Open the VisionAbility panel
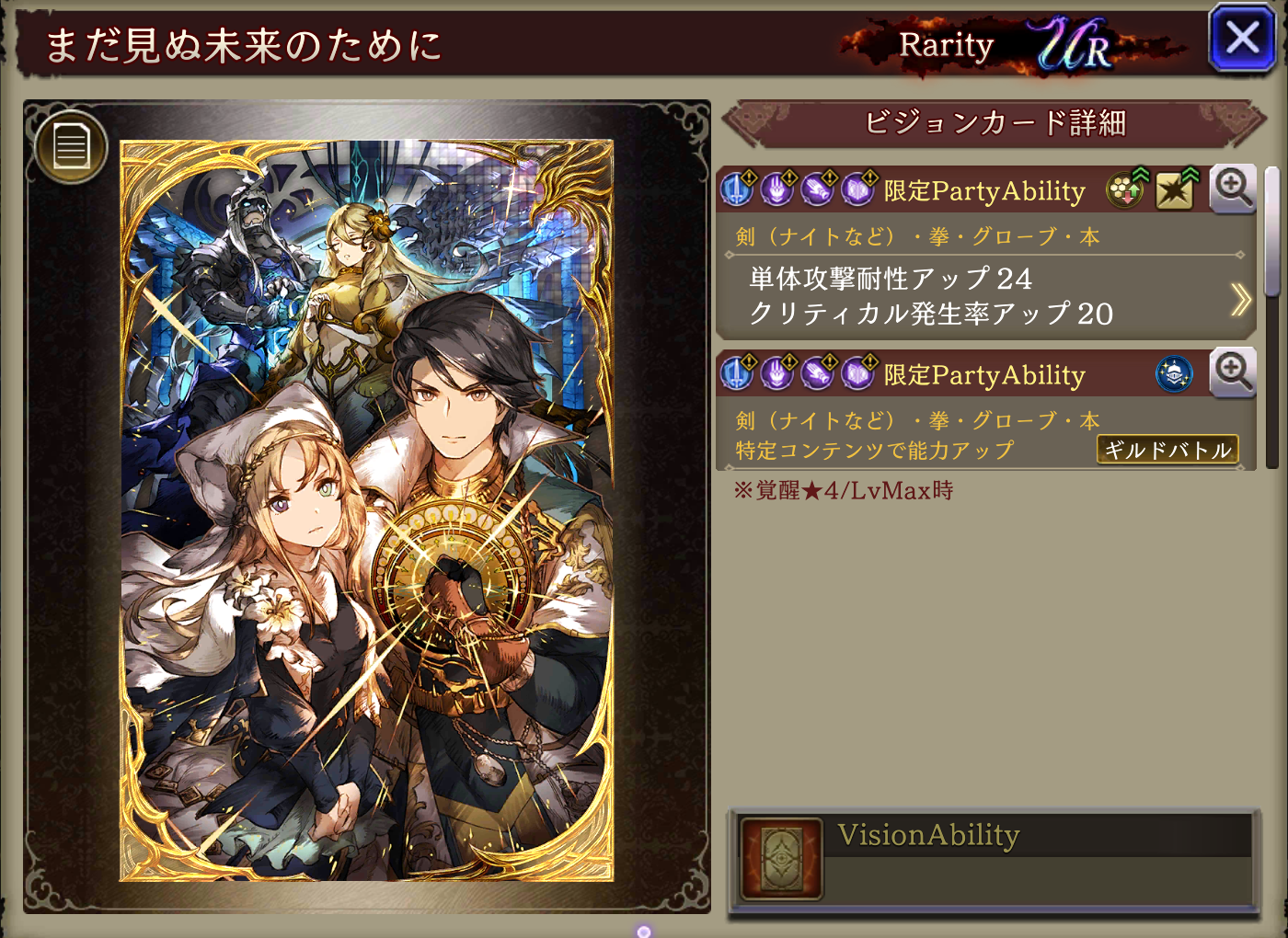Image resolution: width=1288 pixels, height=938 pixels. click(x=994, y=860)
